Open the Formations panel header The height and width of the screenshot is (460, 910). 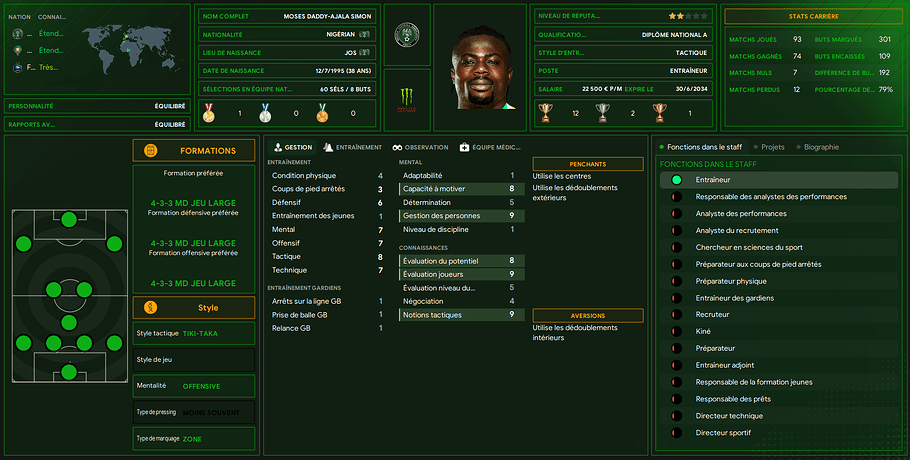(194, 151)
